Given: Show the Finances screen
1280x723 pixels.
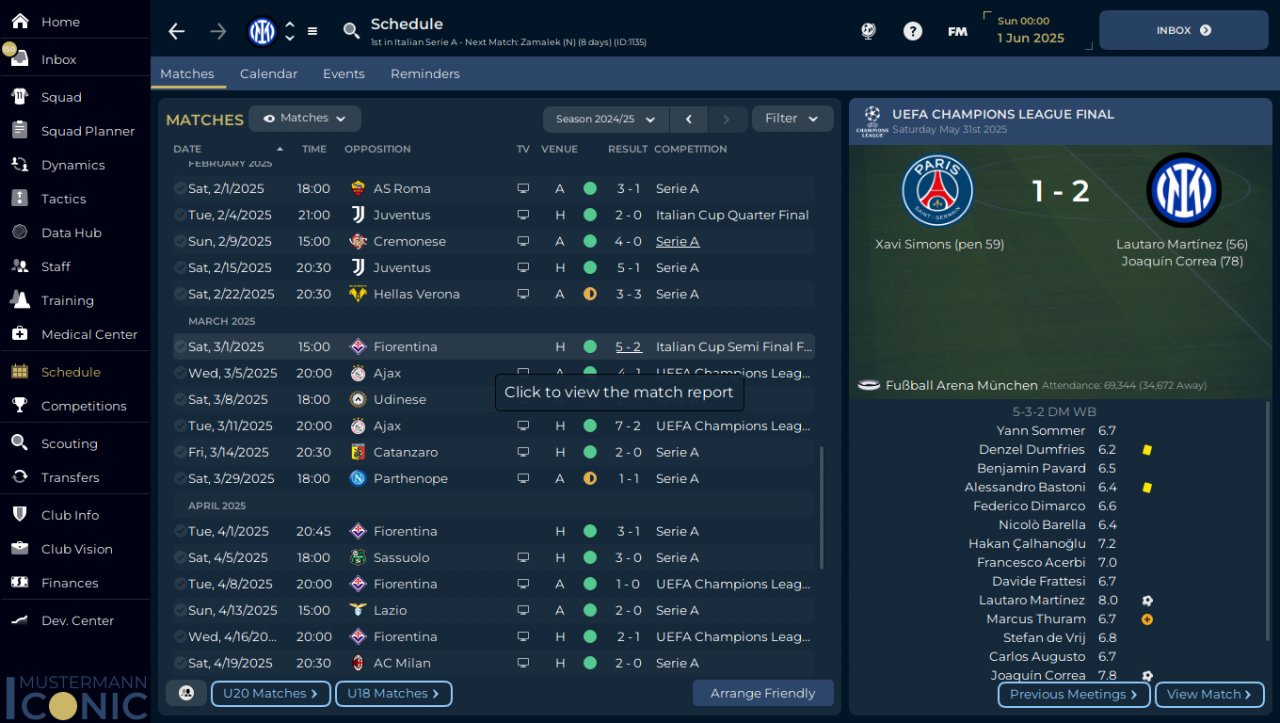Looking at the screenshot, I should click(69, 583).
